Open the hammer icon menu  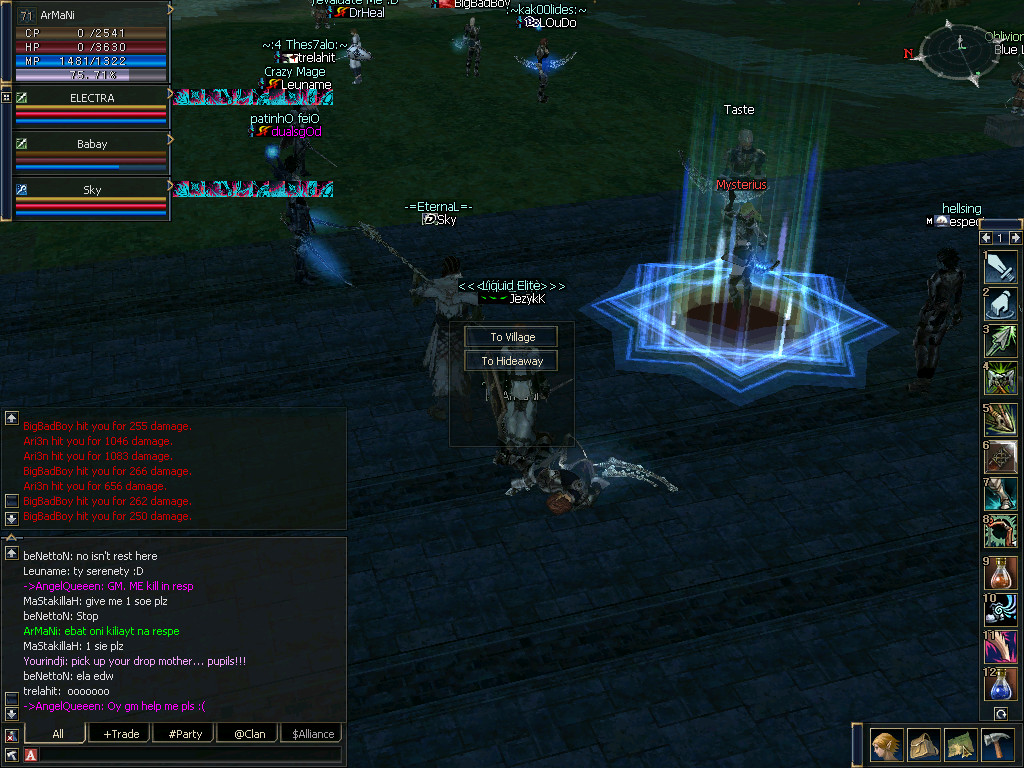pos(997,746)
